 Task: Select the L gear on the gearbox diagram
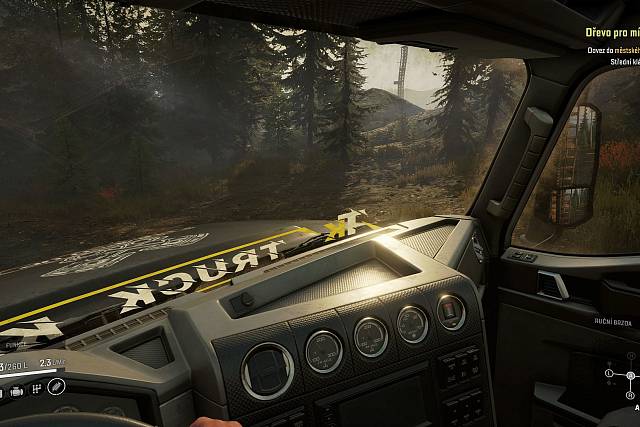click(x=609, y=375)
